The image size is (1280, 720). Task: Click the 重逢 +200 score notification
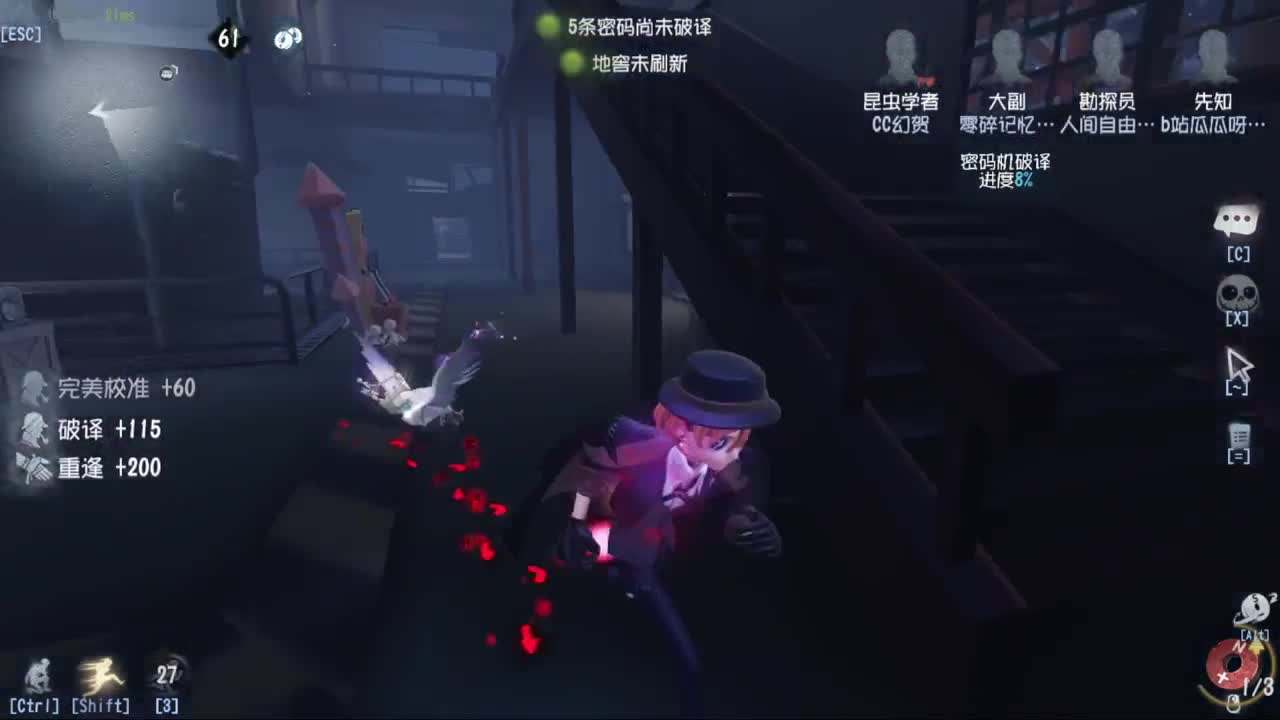click(x=110, y=467)
